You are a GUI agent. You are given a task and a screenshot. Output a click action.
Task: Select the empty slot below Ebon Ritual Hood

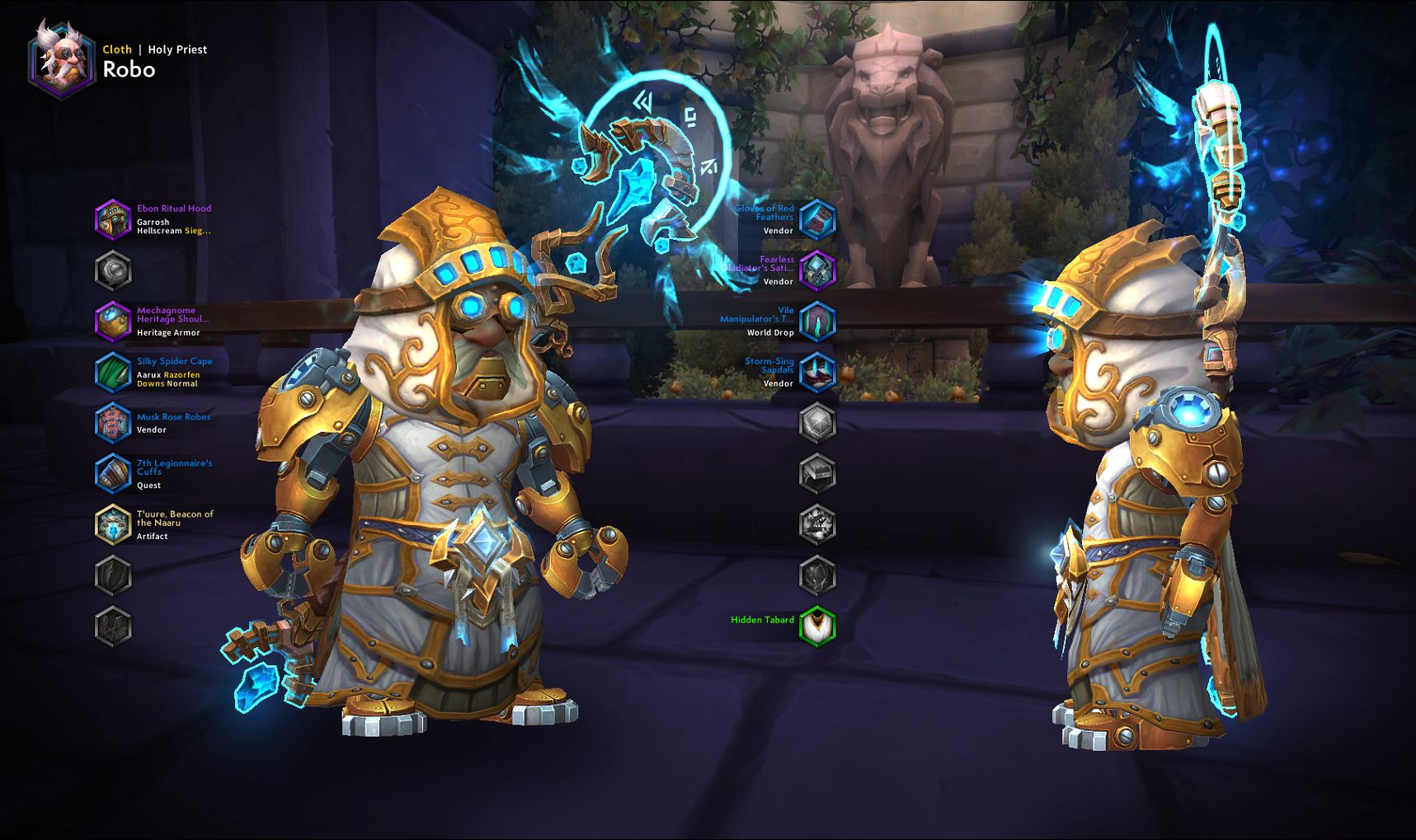click(x=114, y=269)
